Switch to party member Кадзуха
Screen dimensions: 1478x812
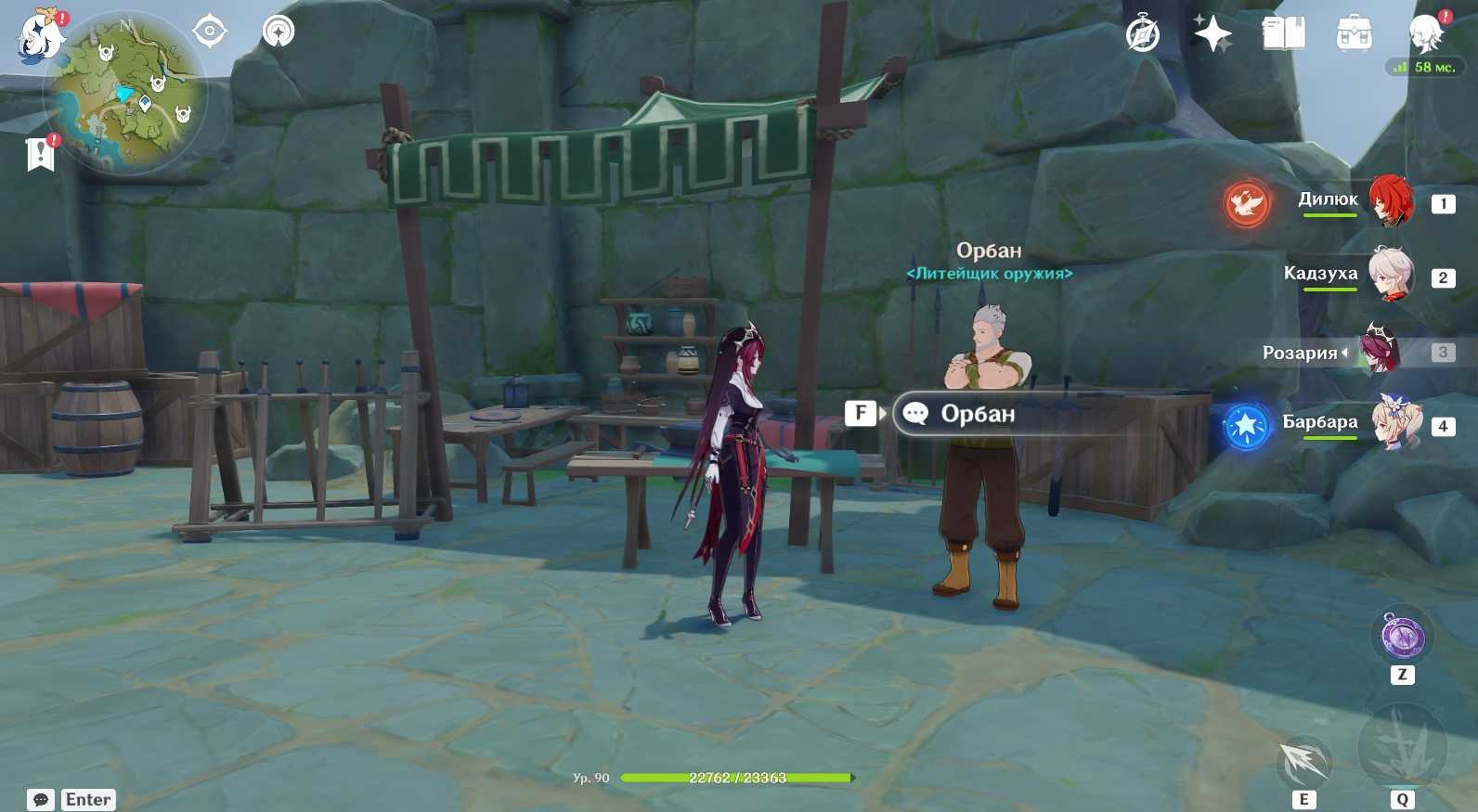click(x=1390, y=275)
